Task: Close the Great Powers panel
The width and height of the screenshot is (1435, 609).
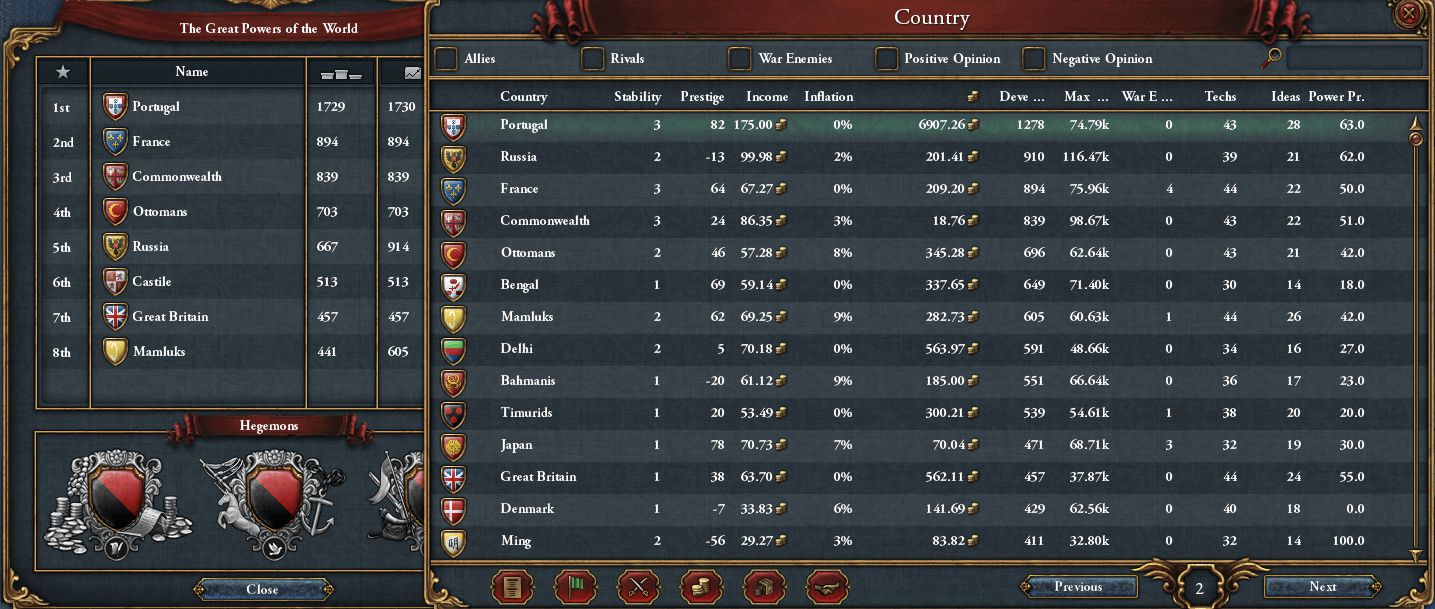Action: [262, 589]
